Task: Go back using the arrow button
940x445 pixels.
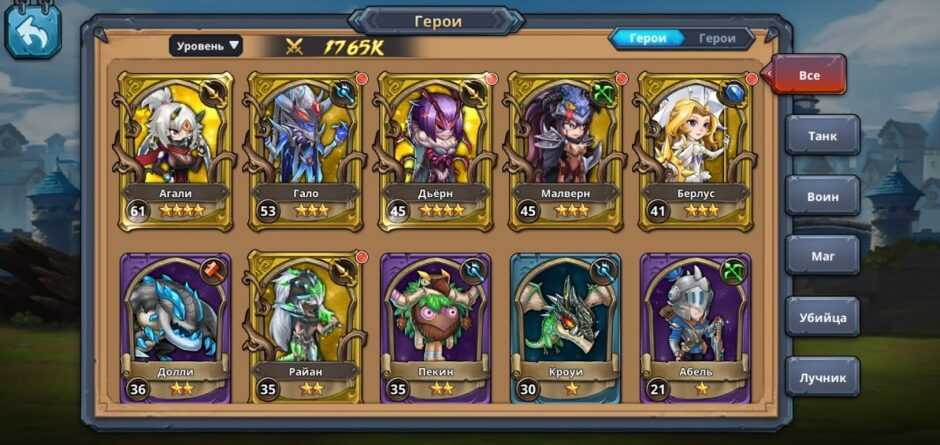Action: 33,32
